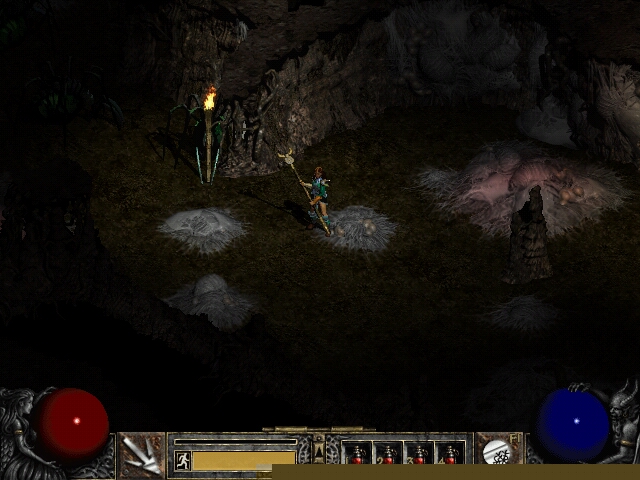The height and width of the screenshot is (480, 640).
Task: Toggle the run/walk button
Action: click(x=183, y=460)
